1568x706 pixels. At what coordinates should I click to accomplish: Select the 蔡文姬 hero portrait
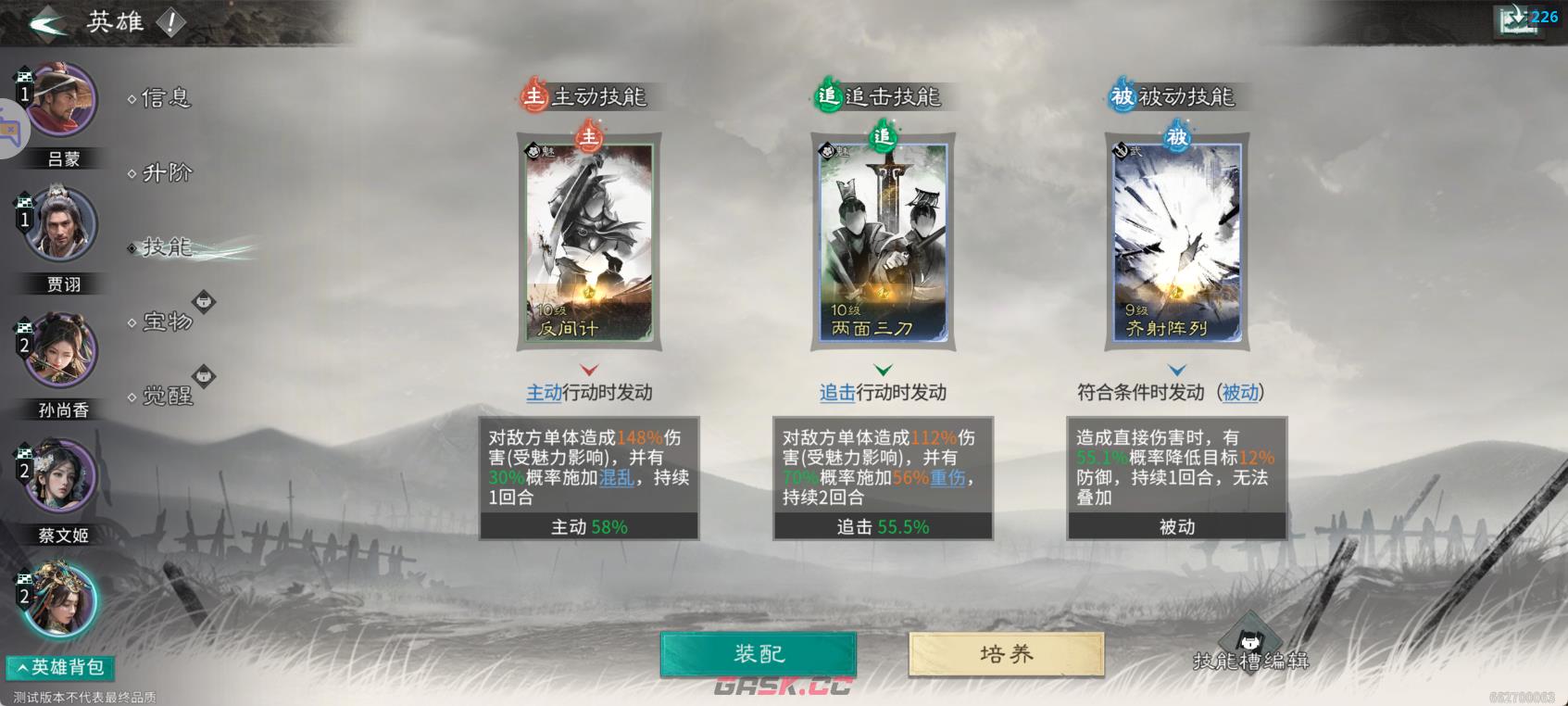coord(60,475)
